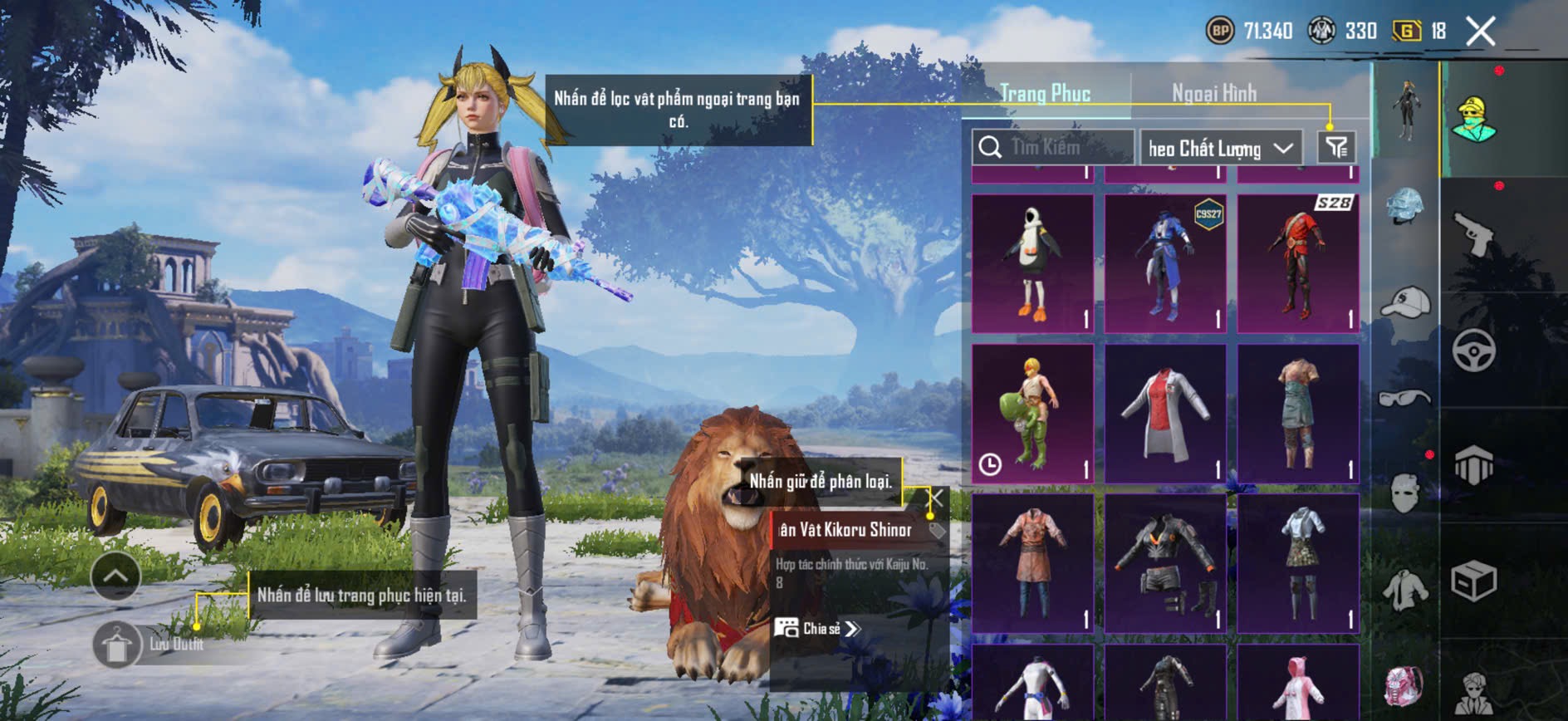Screen dimensions: 1568x721
Task: Select the blue C9S27 outfit
Action: (1165, 263)
